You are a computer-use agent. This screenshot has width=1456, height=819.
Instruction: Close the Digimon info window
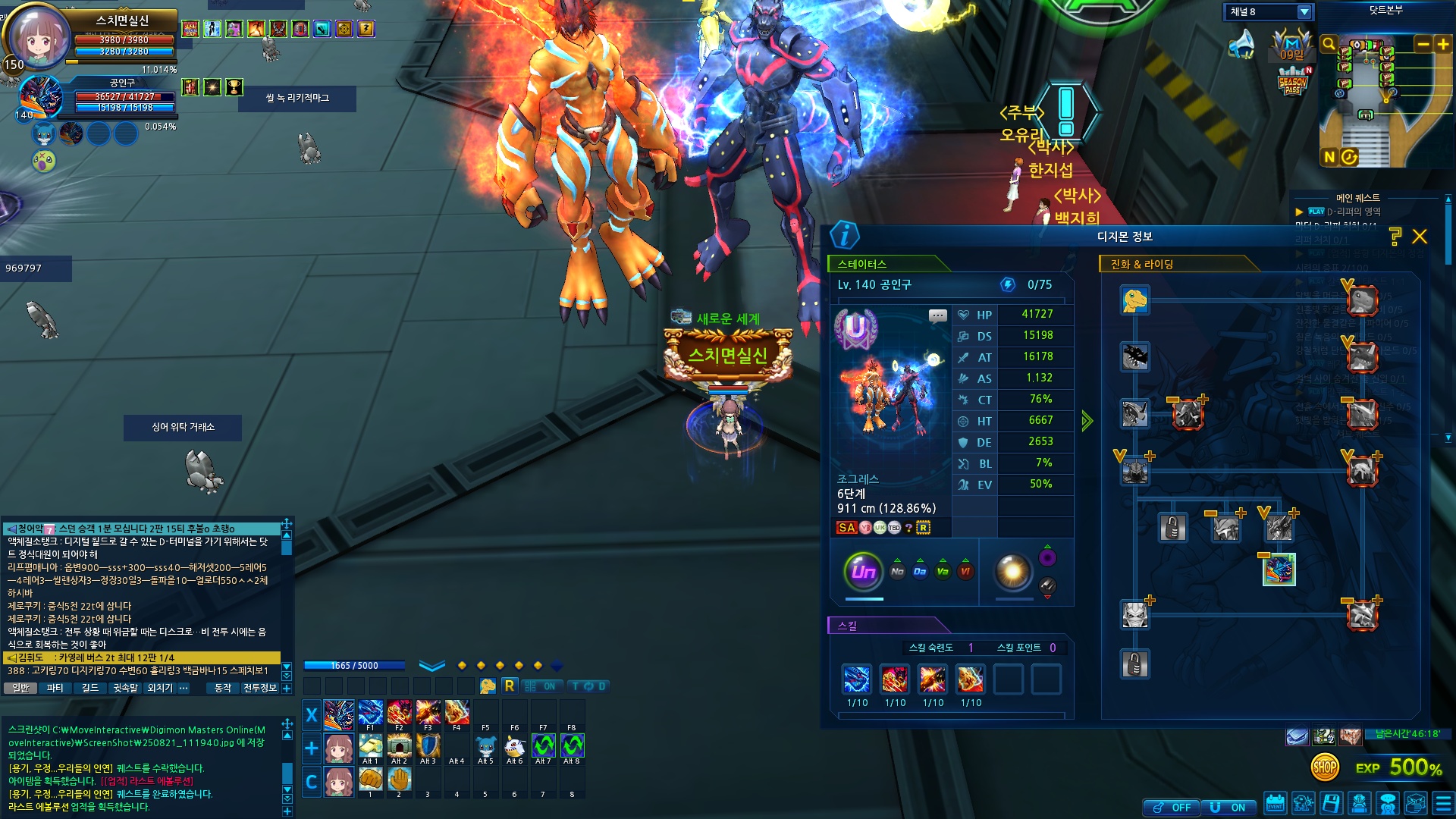pos(1420,237)
